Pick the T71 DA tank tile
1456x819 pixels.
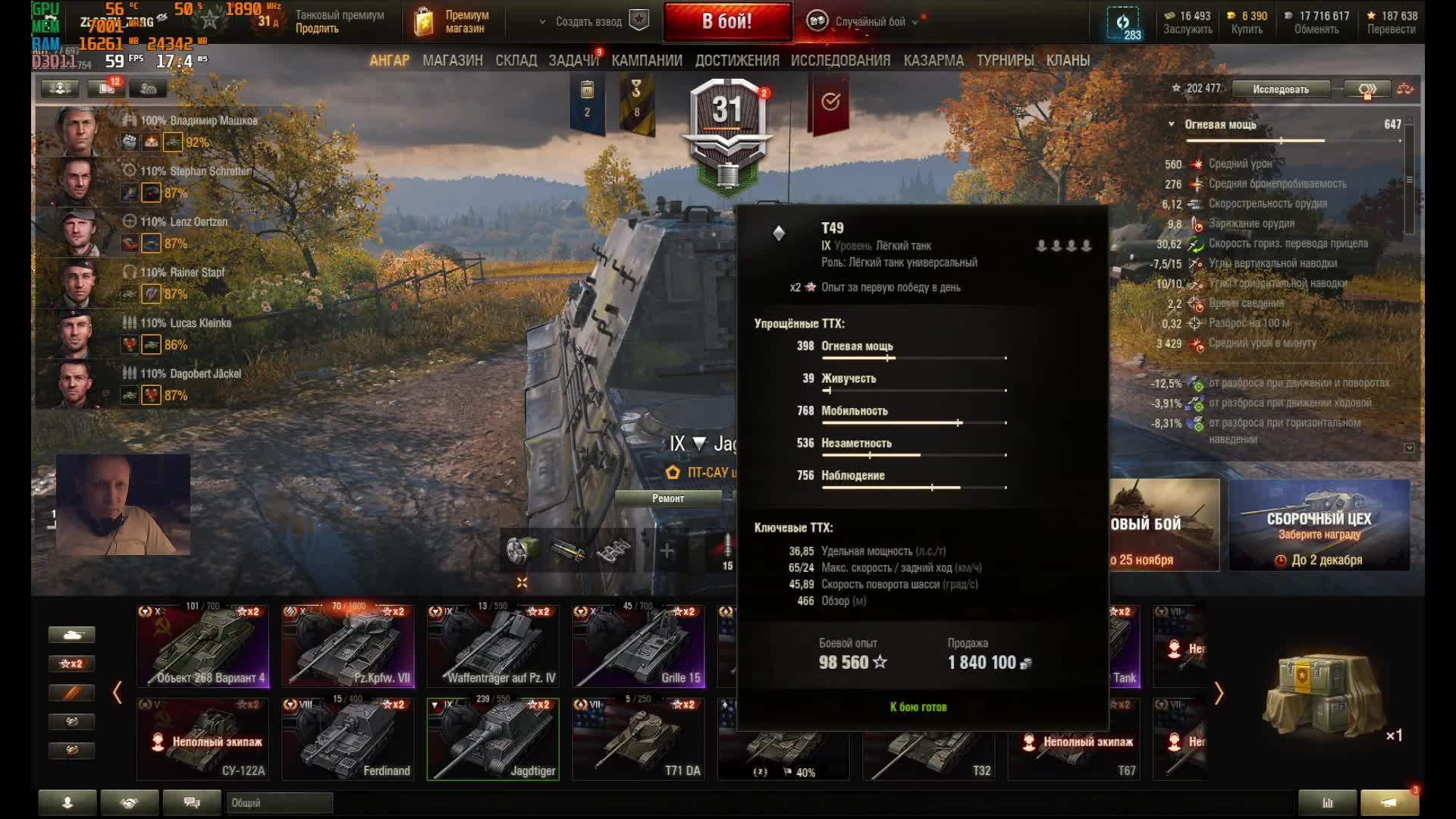tap(638, 739)
